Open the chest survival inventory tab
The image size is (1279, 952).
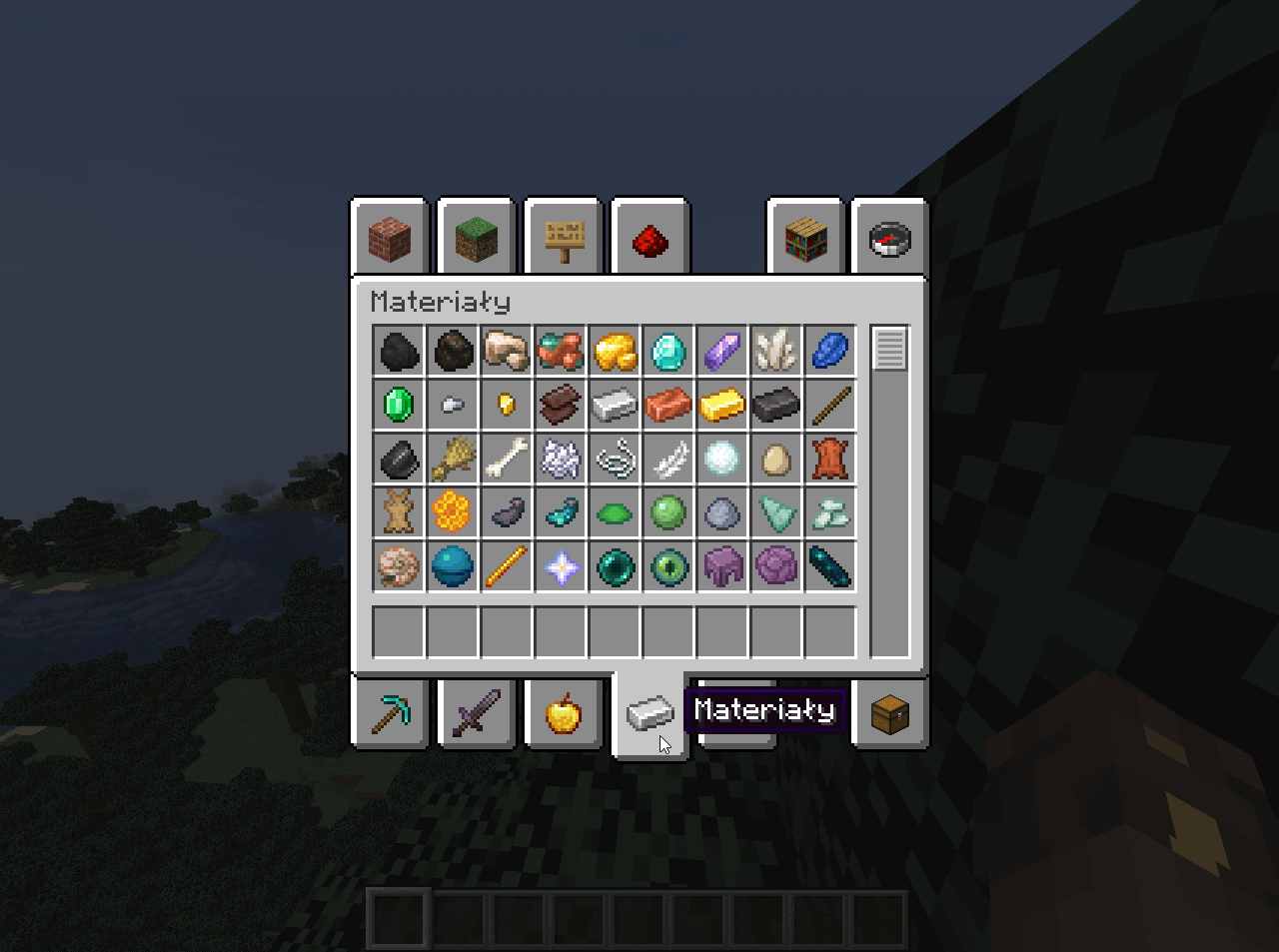point(890,713)
